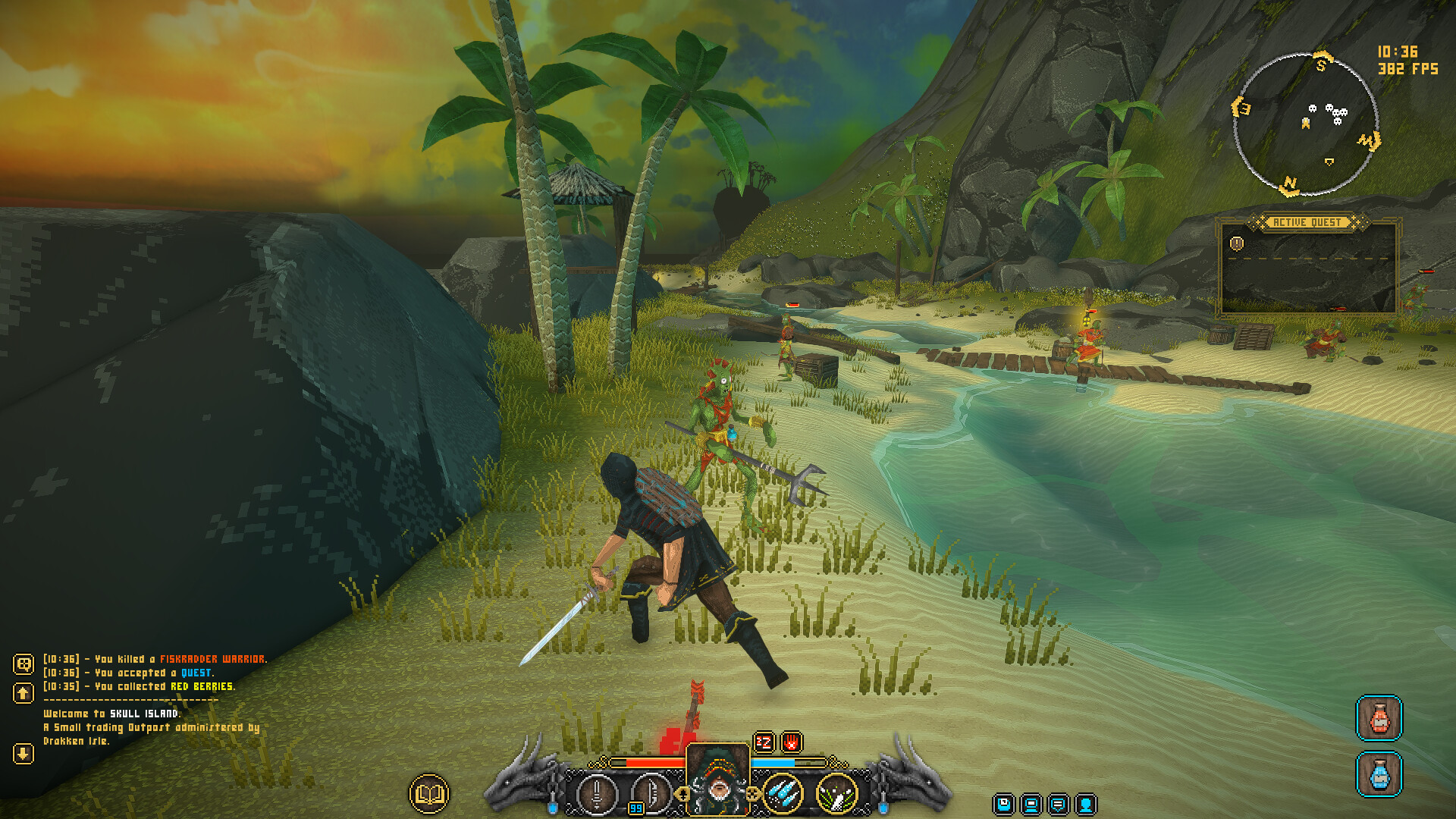Select the sword attack skill icon

coord(597,793)
